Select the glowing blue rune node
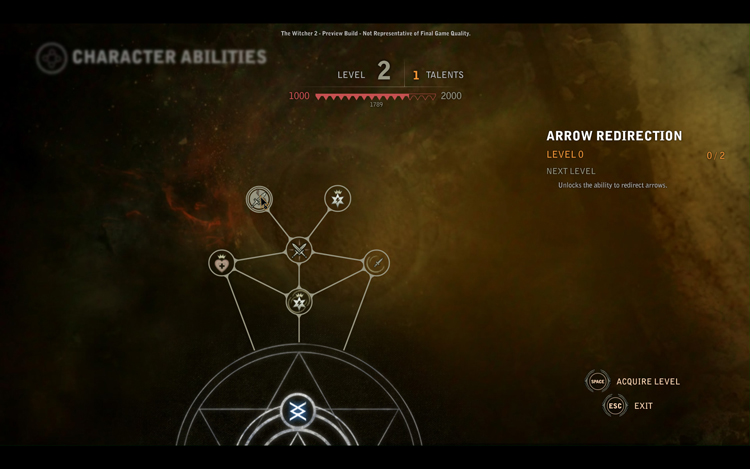Screen dimensions: 750x469 [297, 411]
